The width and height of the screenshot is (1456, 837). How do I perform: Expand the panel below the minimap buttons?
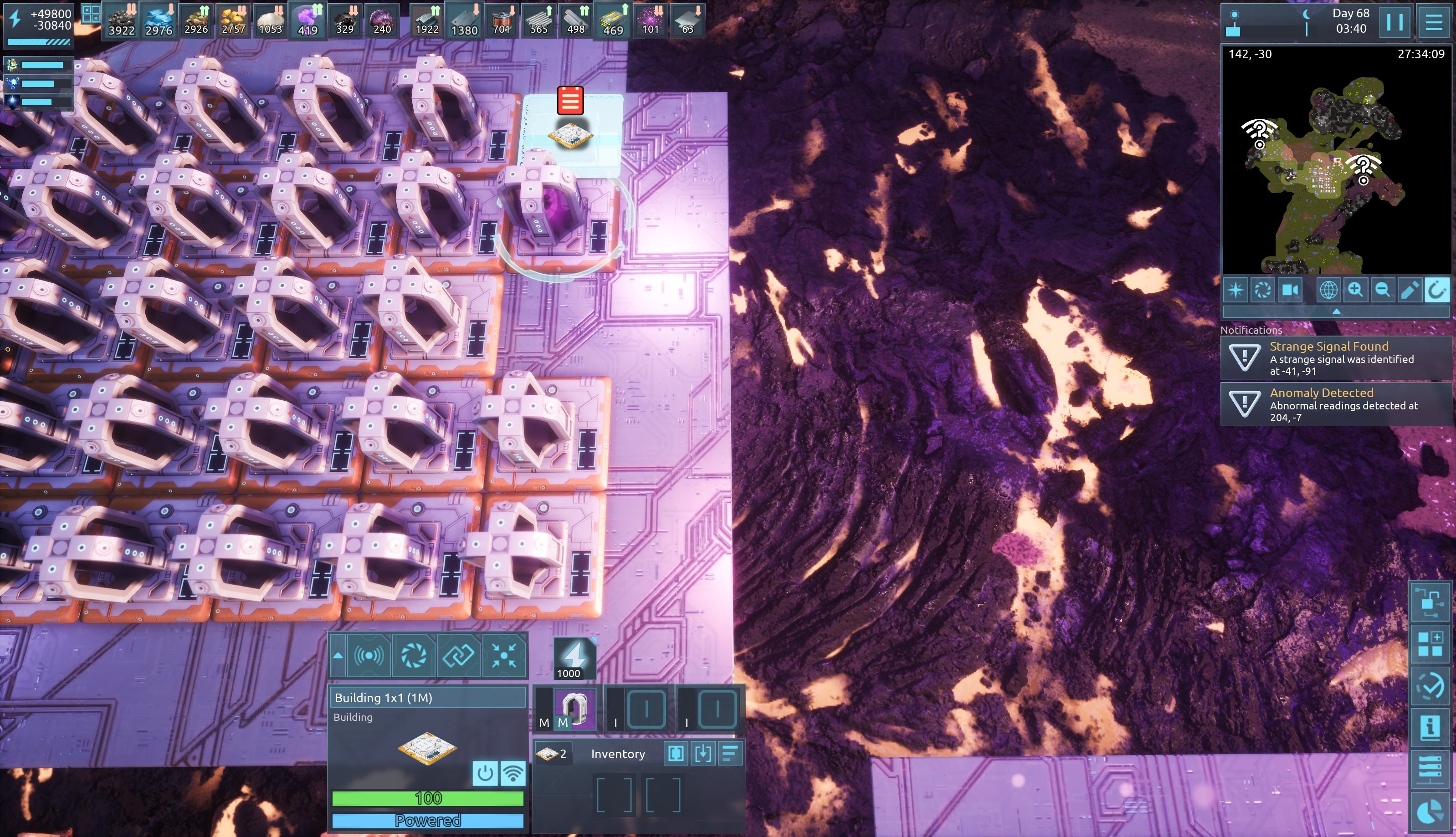click(1336, 311)
